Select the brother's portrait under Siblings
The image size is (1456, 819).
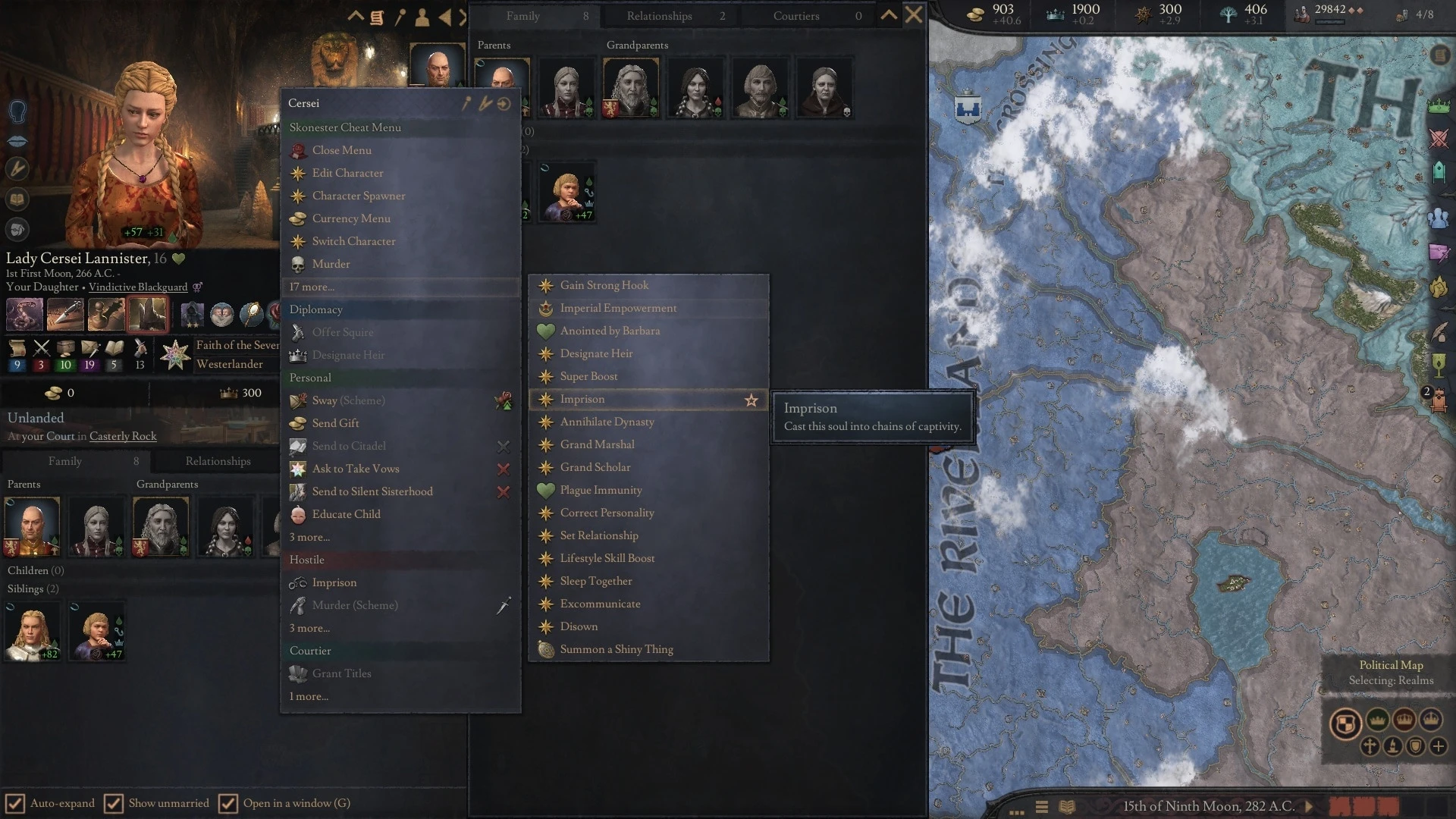32,630
